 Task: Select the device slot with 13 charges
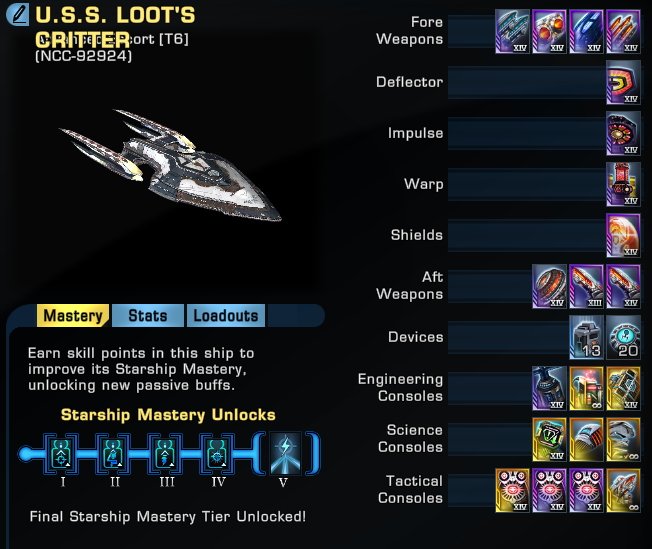click(586, 337)
